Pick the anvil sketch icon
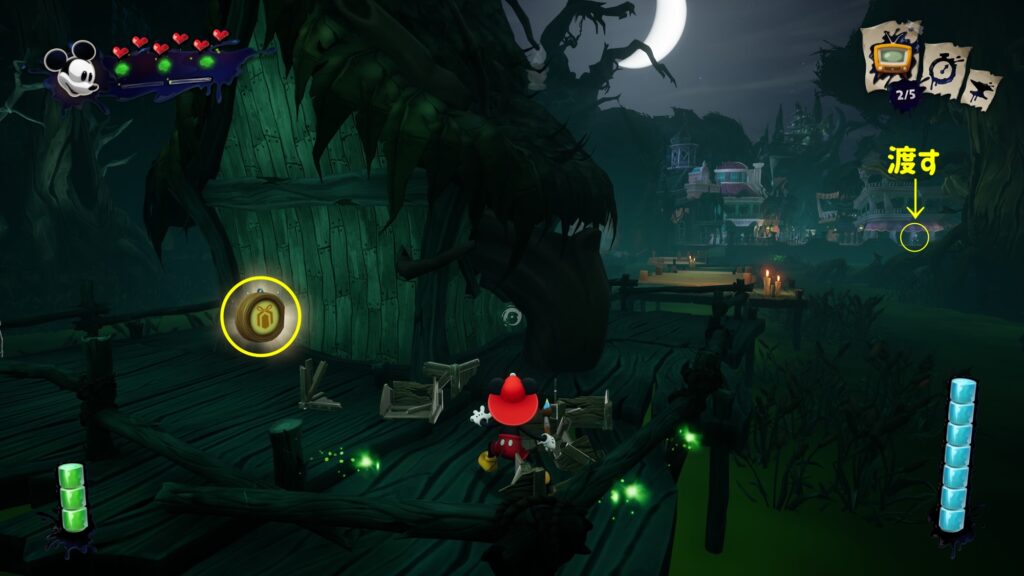Screen dimensions: 1024x576 coord(982,87)
